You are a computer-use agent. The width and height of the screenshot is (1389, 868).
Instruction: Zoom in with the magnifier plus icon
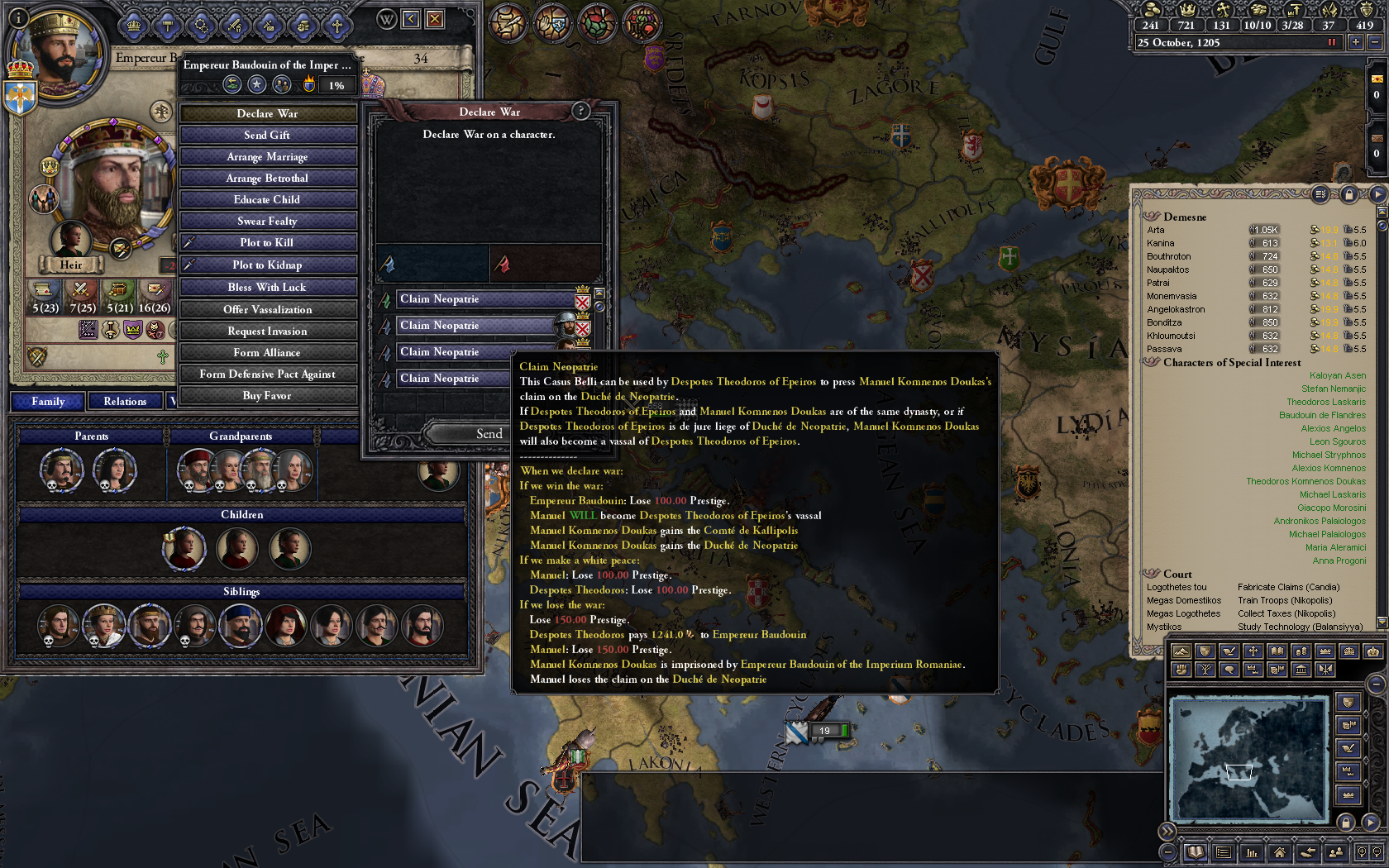point(1362,851)
